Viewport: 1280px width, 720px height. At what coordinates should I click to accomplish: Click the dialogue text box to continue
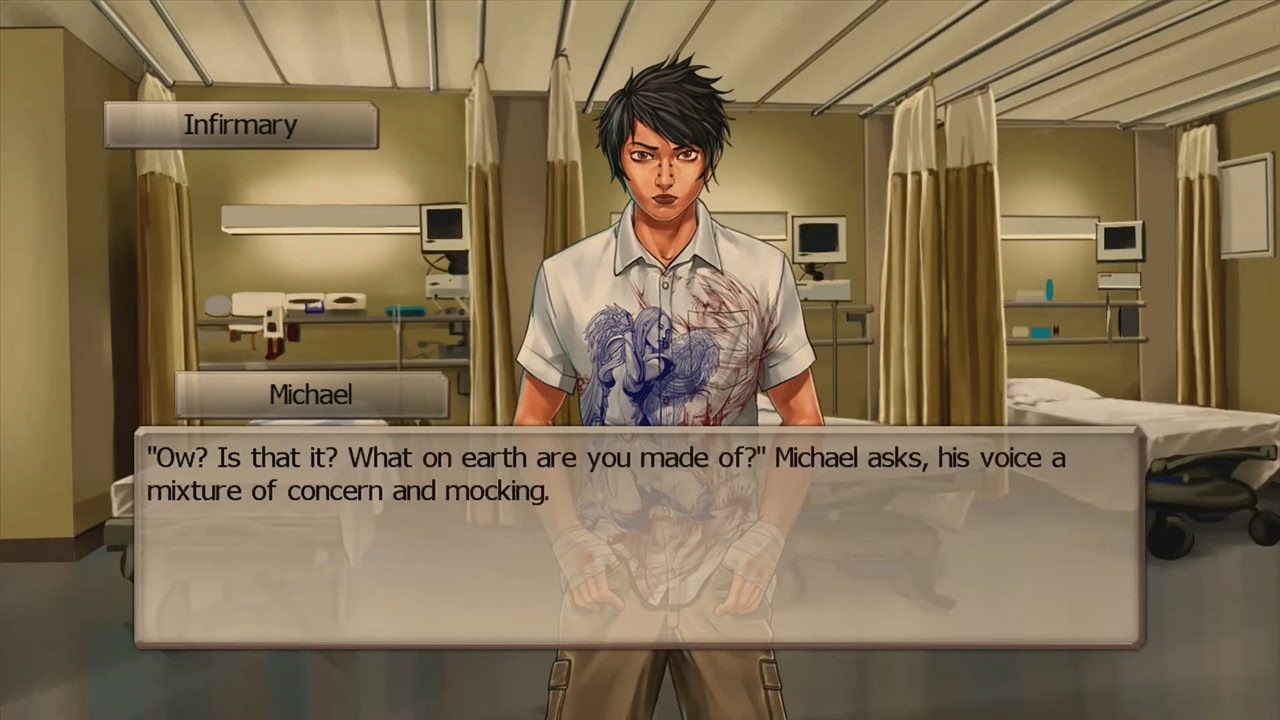(x=640, y=538)
